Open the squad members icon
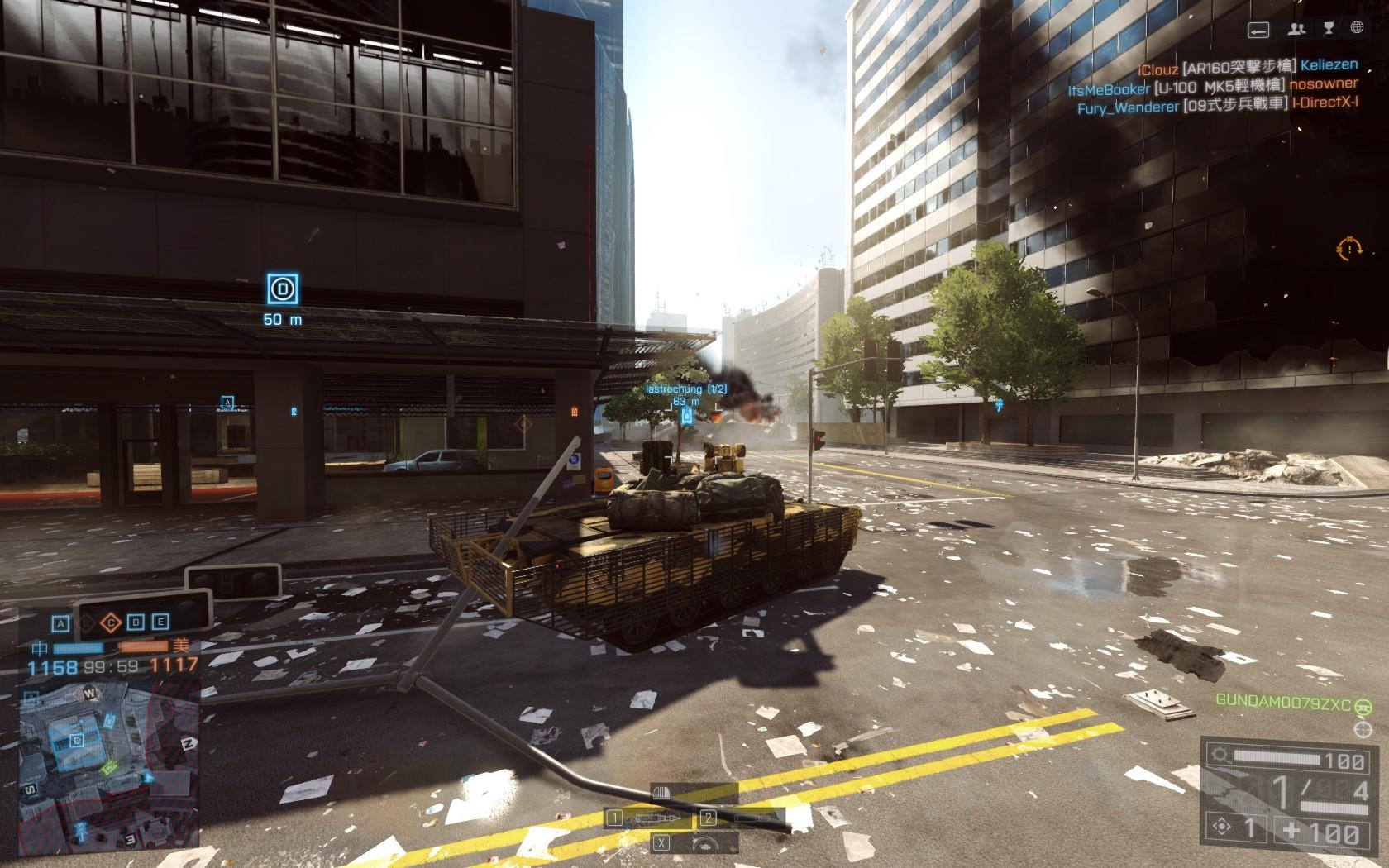Viewport: 1389px width, 868px height. tap(1296, 29)
